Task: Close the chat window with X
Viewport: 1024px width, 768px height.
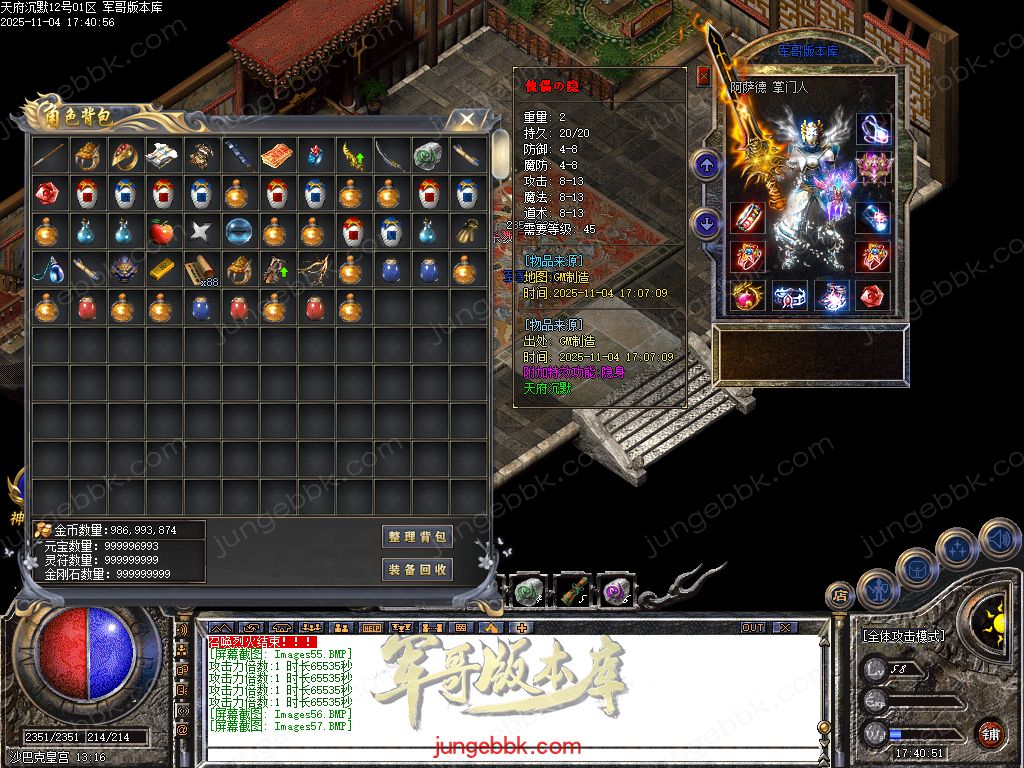Action: 784,628
